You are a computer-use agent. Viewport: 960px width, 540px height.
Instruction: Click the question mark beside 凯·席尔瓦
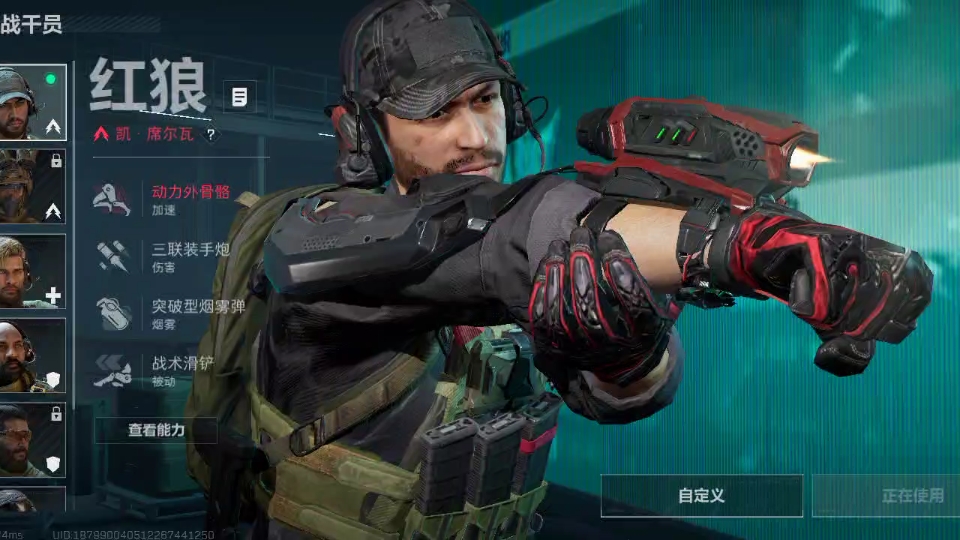tap(211, 134)
